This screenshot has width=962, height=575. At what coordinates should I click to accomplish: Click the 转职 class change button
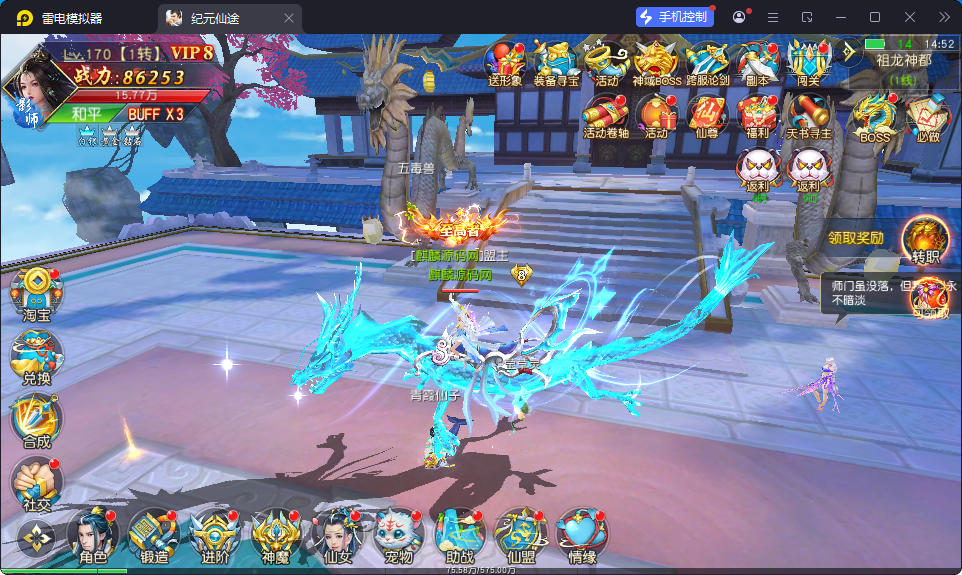(x=926, y=241)
